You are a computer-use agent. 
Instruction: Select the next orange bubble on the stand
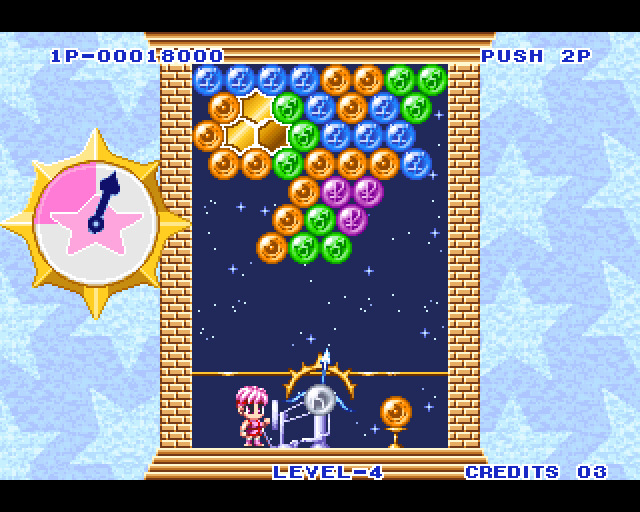pos(394,411)
